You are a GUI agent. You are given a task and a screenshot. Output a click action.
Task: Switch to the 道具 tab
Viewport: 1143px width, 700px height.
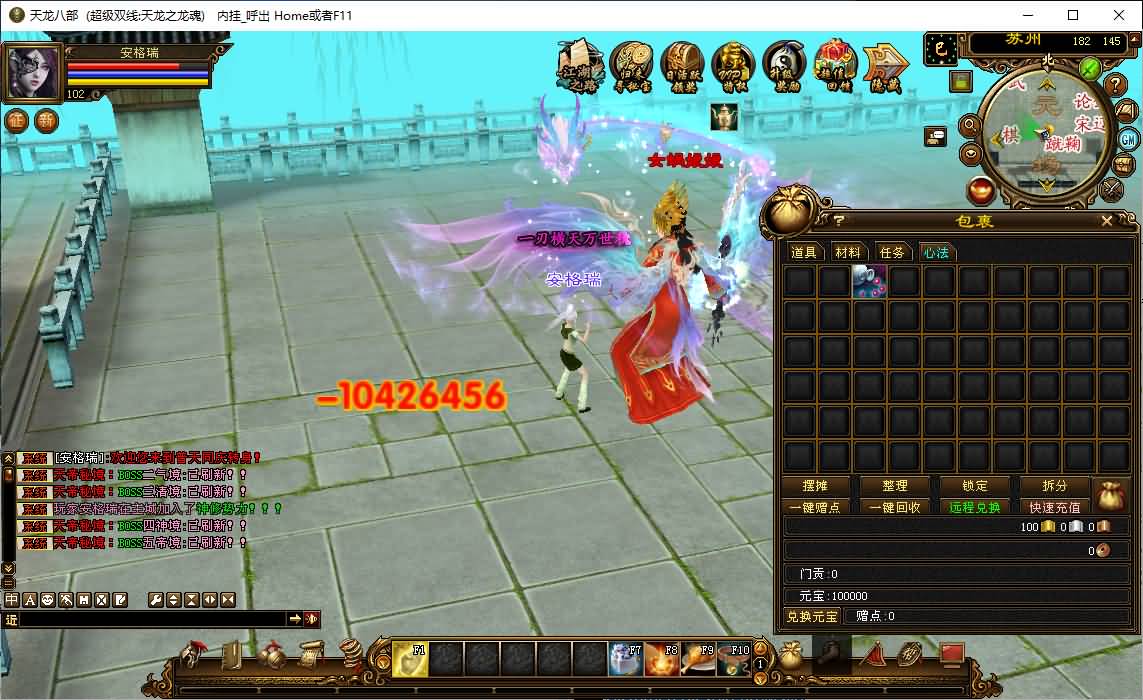coord(804,252)
